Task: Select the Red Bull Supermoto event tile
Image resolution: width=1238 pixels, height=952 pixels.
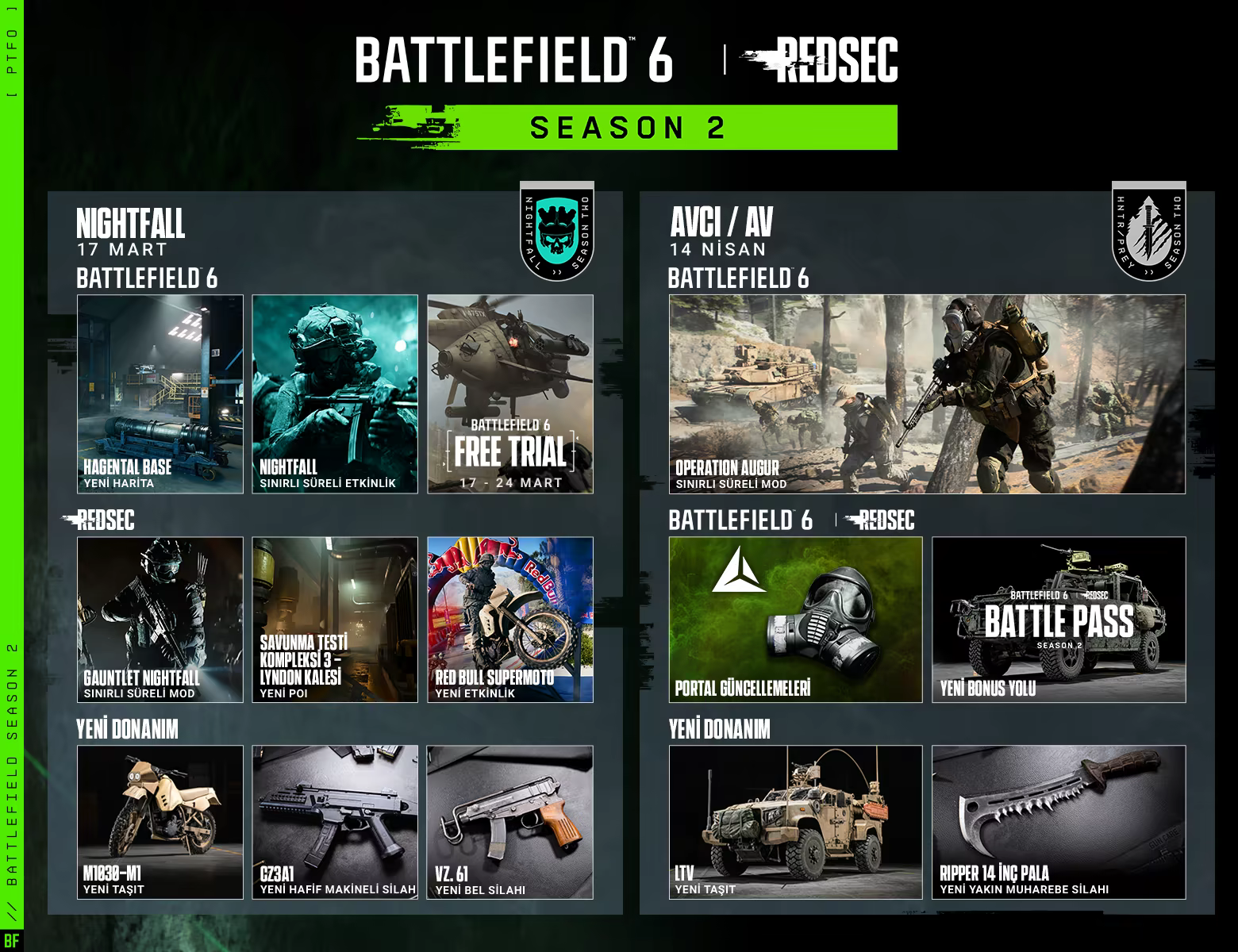Action: pos(510,620)
